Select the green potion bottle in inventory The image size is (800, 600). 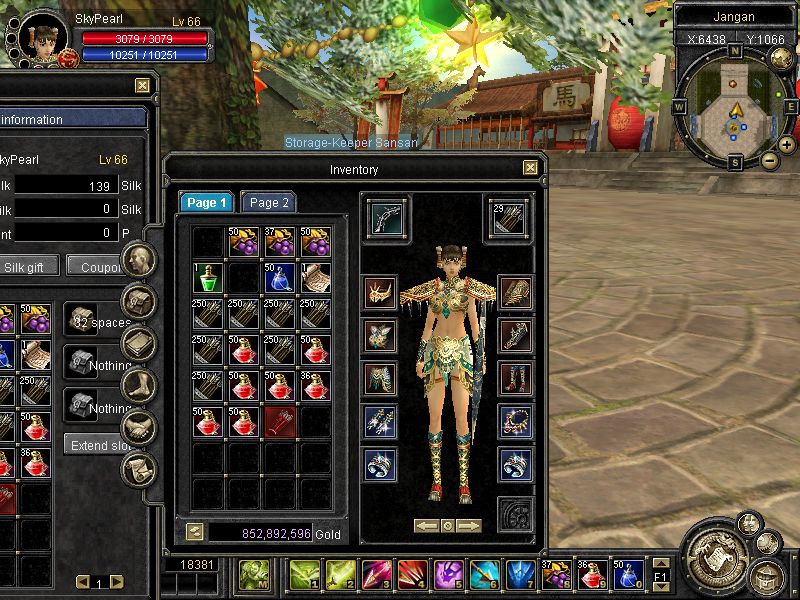click(208, 278)
